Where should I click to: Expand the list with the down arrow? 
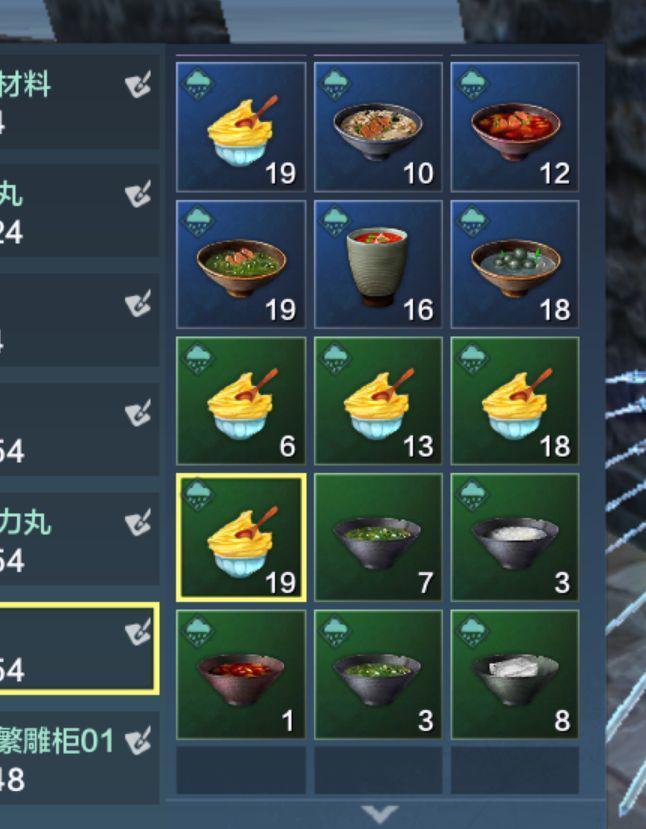point(379,814)
